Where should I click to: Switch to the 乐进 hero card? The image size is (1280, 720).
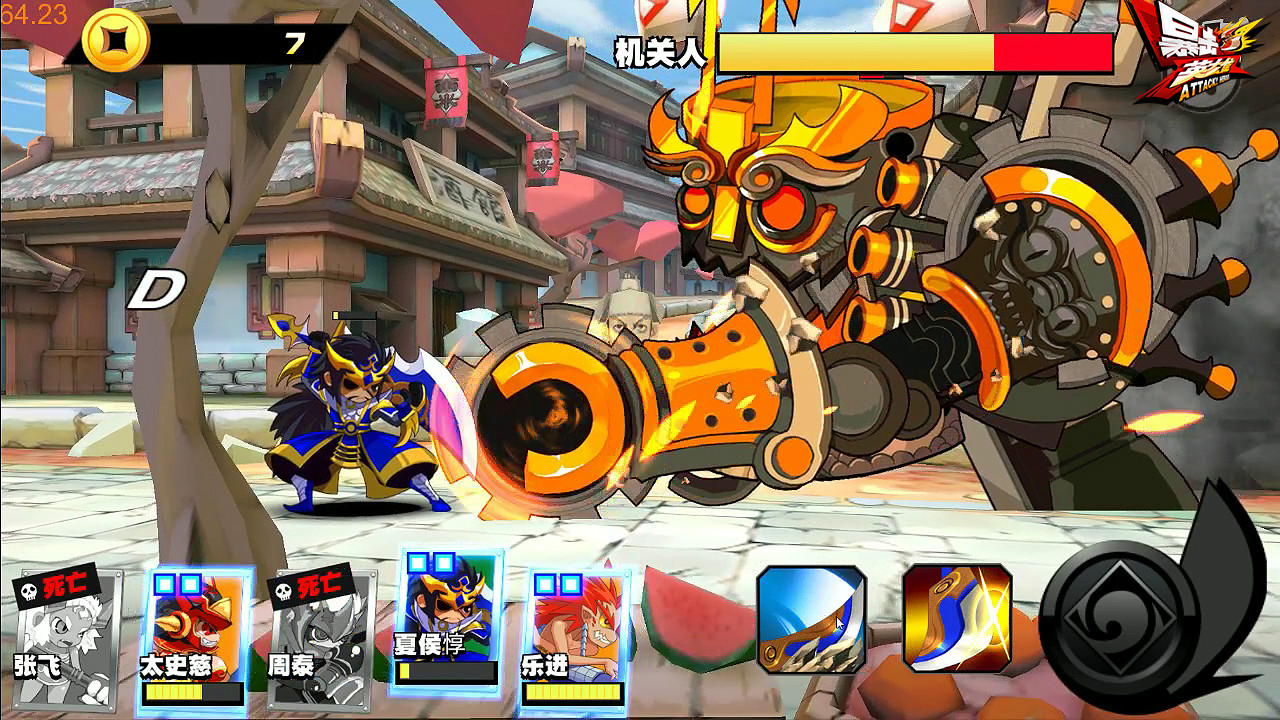pos(576,636)
